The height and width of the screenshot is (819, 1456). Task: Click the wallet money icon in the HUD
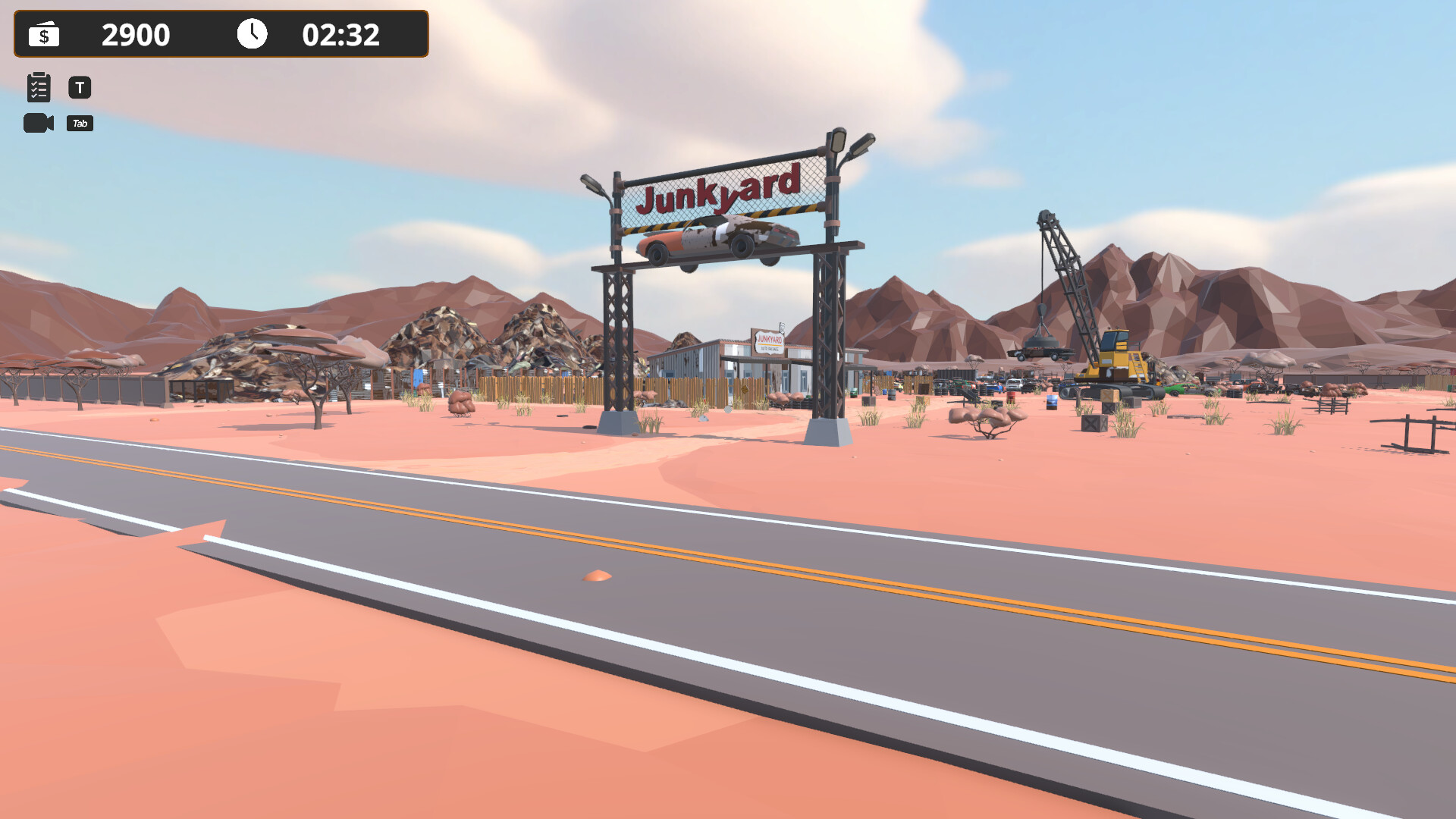pyautogui.click(x=43, y=34)
